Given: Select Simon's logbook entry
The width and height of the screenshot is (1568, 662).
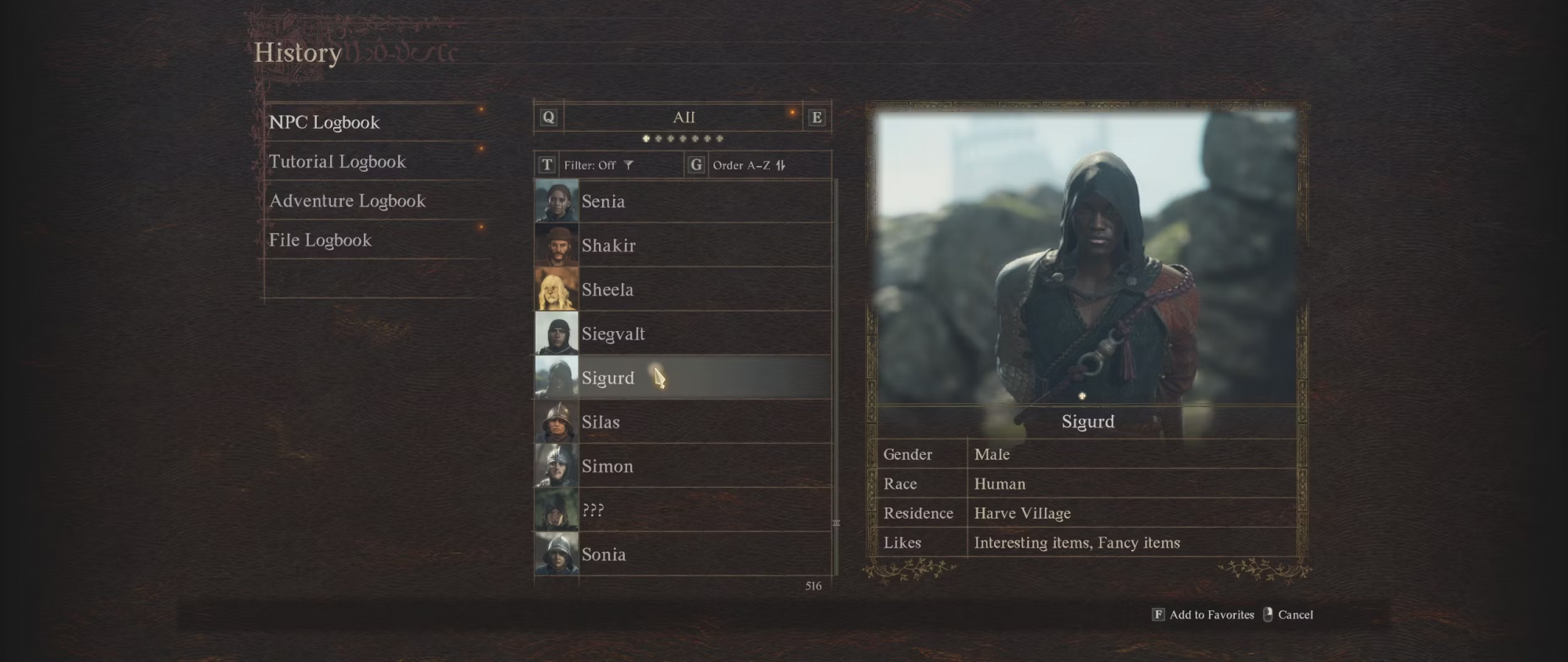Looking at the screenshot, I should click(682, 466).
